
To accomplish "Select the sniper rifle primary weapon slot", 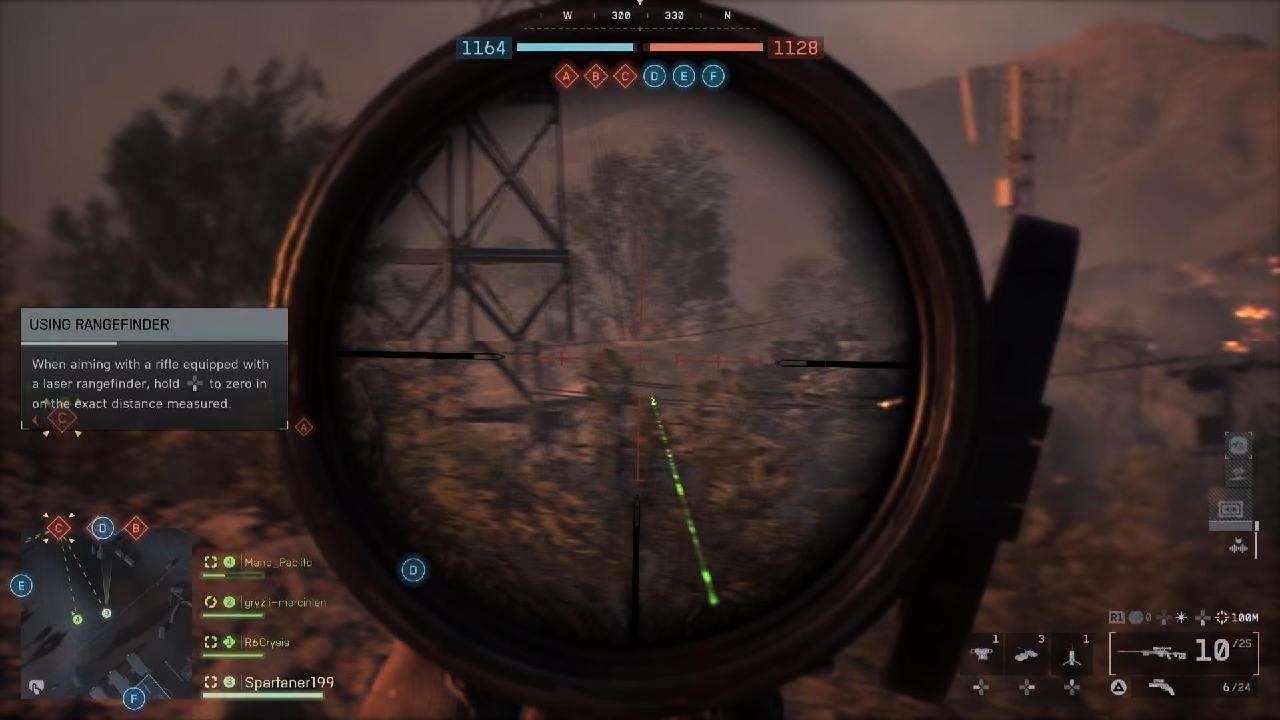I will coord(1171,652).
